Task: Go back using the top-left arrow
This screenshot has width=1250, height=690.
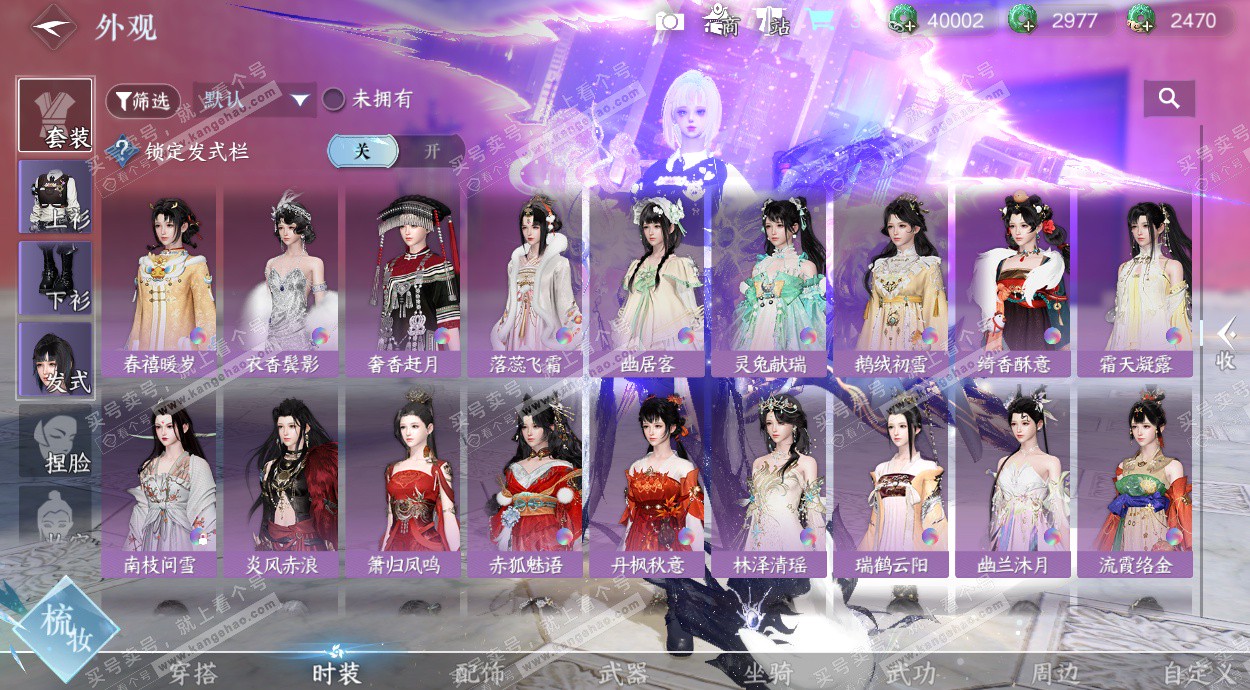Action: pyautogui.click(x=53, y=27)
